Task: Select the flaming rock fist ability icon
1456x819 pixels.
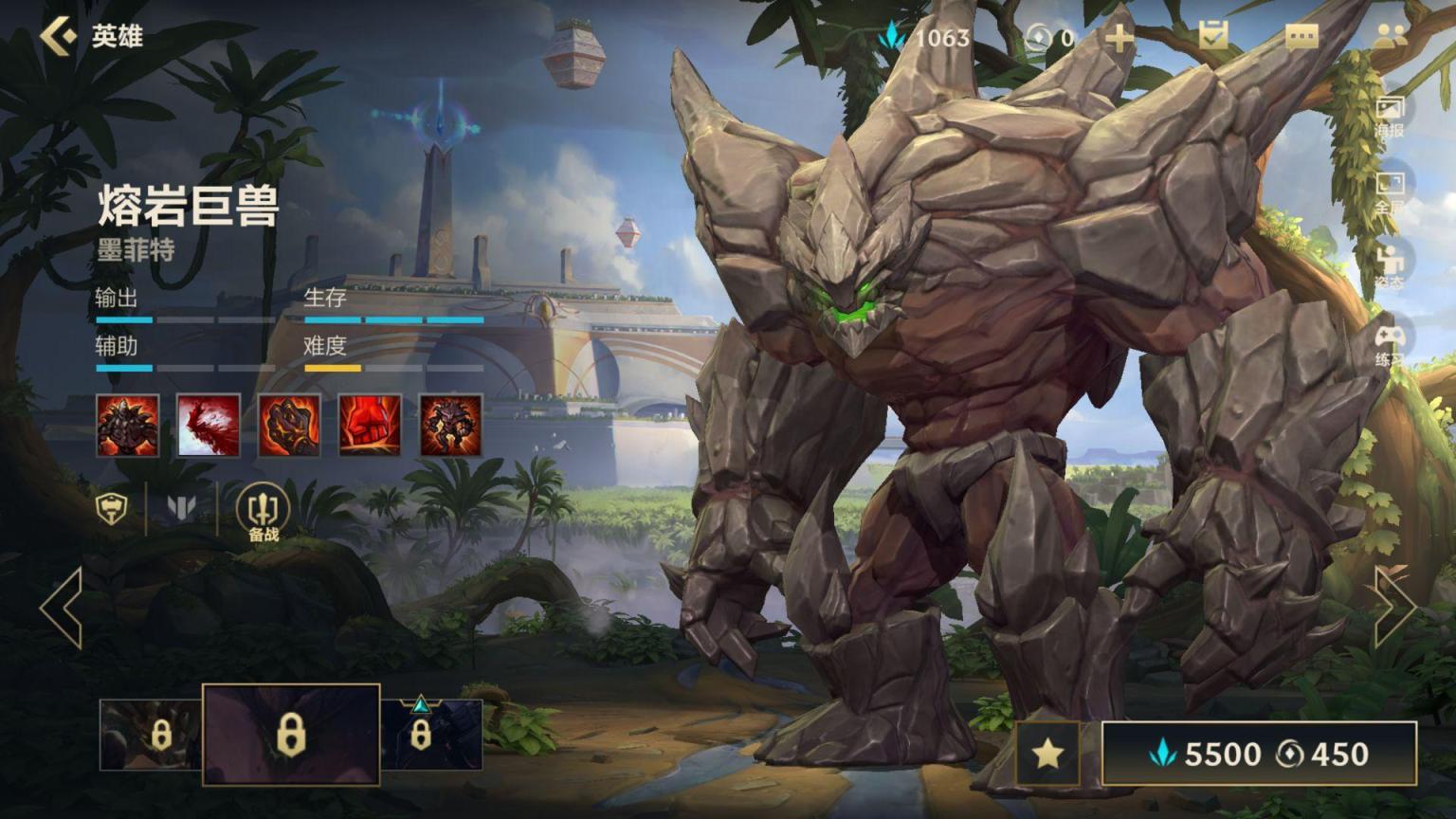Action: click(x=289, y=426)
